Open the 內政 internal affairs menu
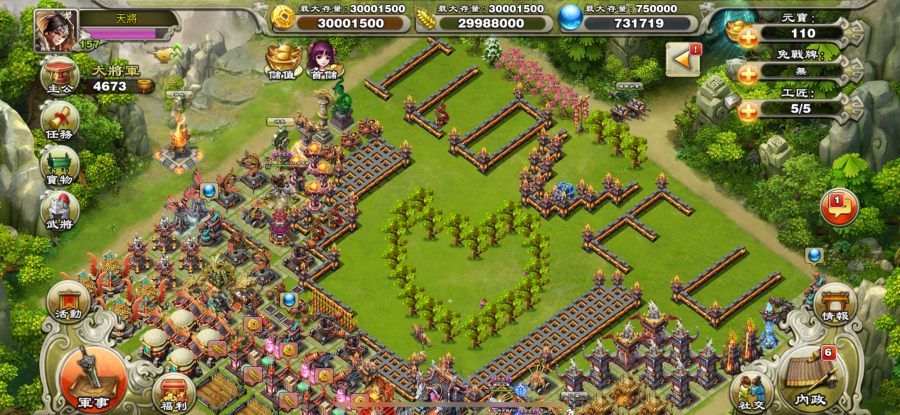This screenshot has height=415, width=900. [808, 376]
